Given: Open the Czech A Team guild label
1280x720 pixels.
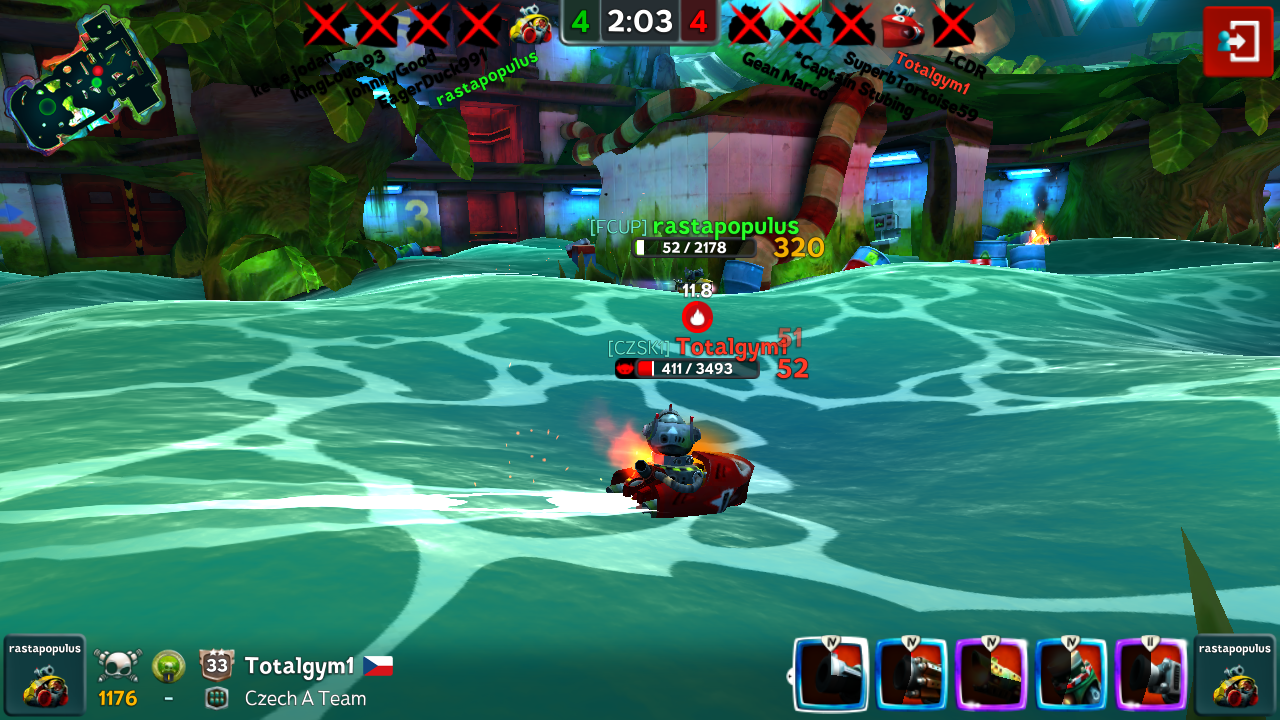Looking at the screenshot, I should 305,699.
